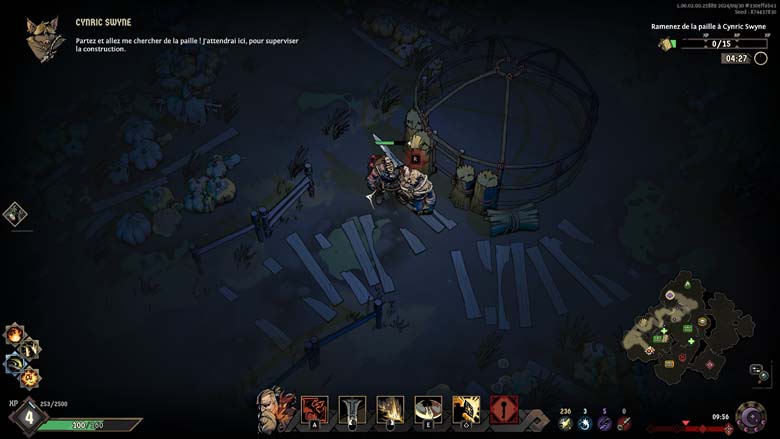This screenshot has width=780, height=439.
Task: Select the blue-framed green swirl buff
Action: [x=16, y=362]
